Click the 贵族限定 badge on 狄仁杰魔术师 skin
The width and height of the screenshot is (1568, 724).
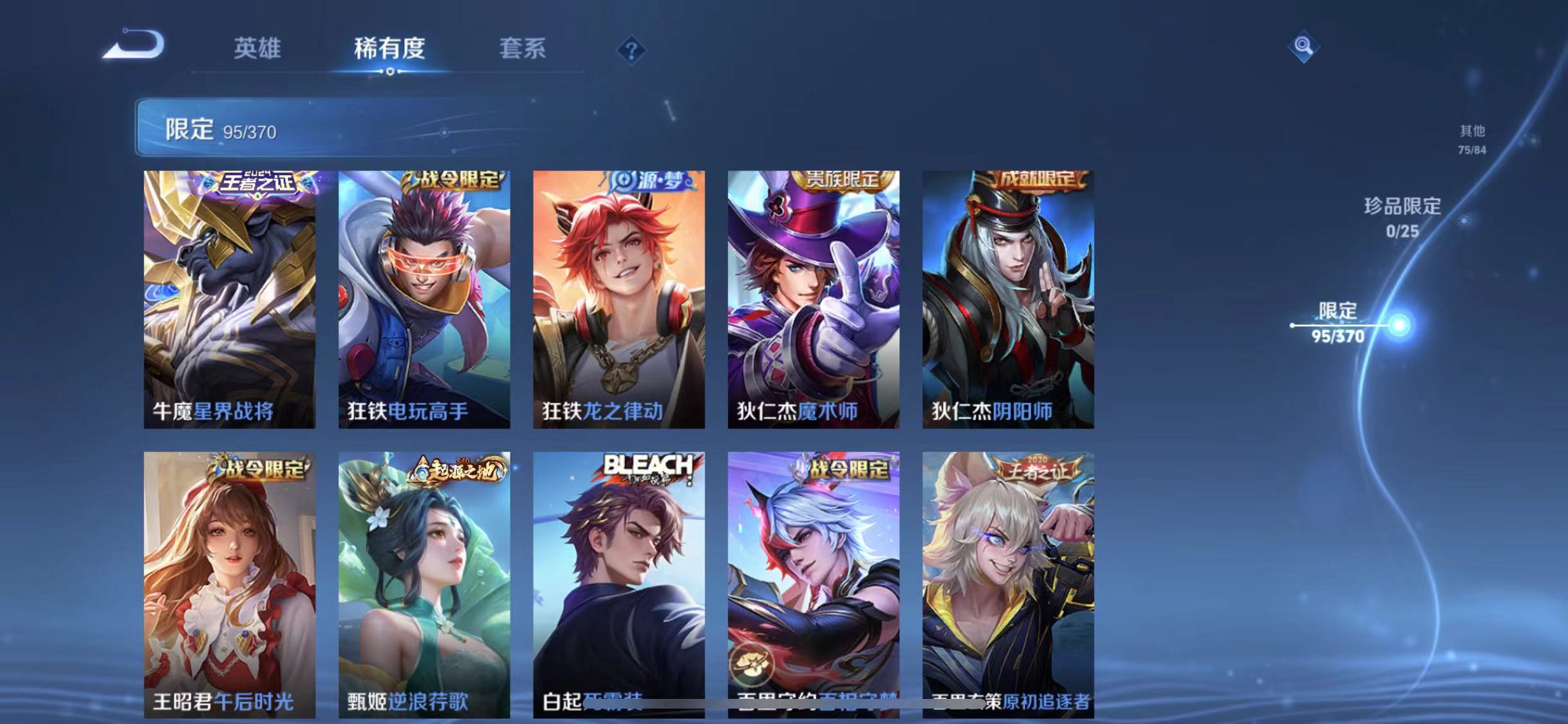click(x=845, y=182)
